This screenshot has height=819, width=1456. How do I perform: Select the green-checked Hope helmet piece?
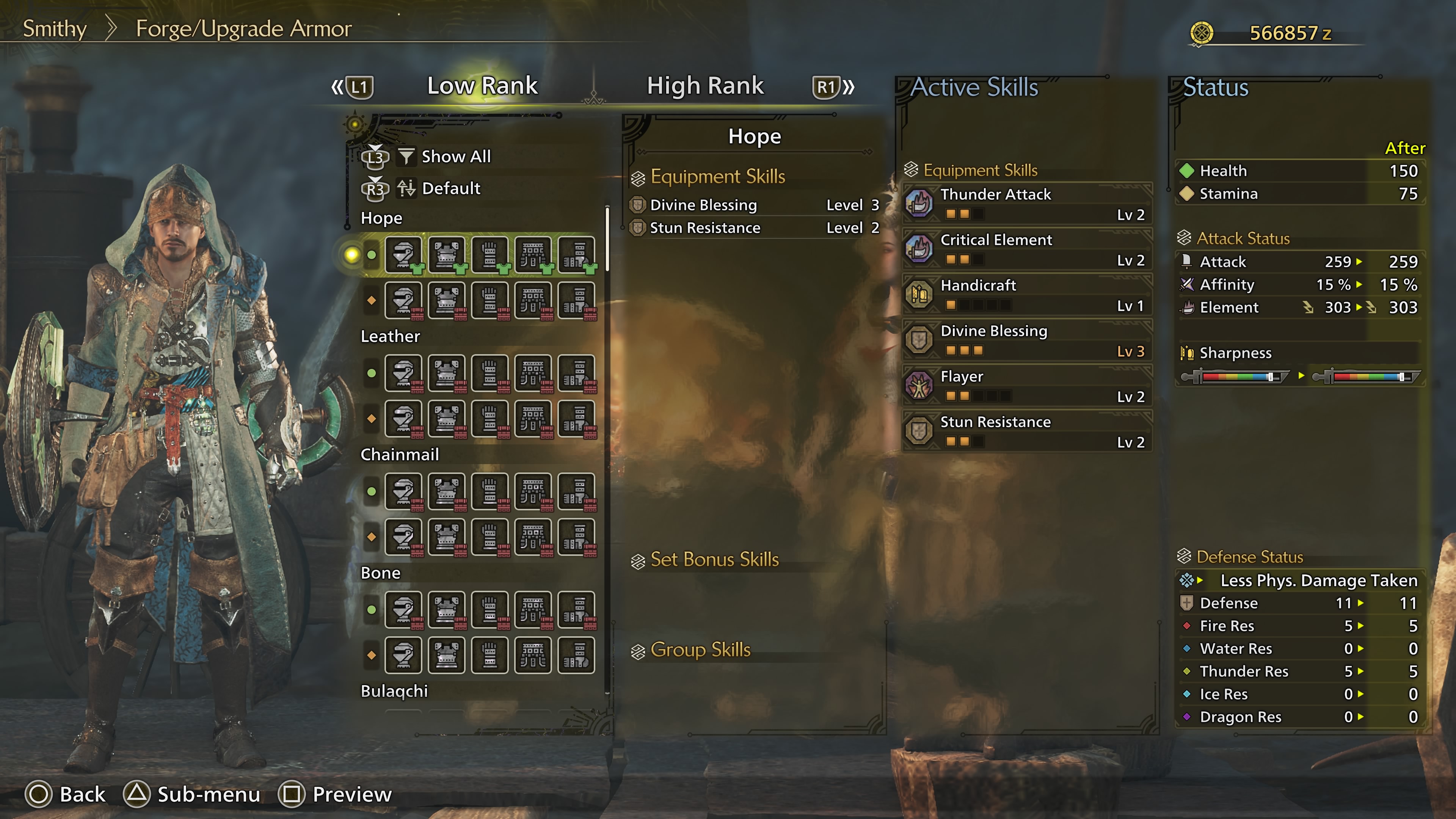tap(403, 255)
